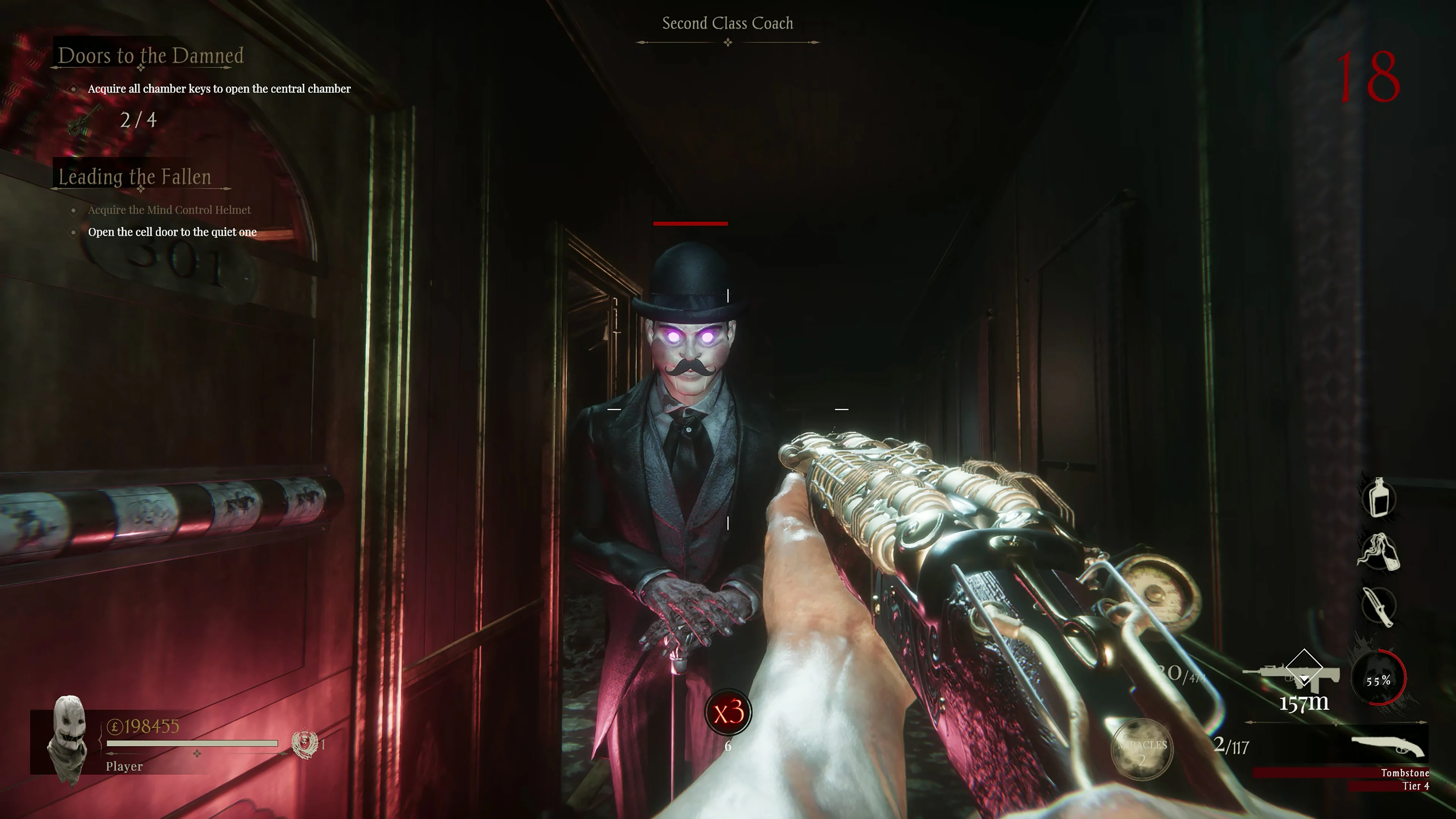Expand the 'Doors to the Damned' quest panel
Viewport: 1456px width, 819px height.
pos(151,55)
